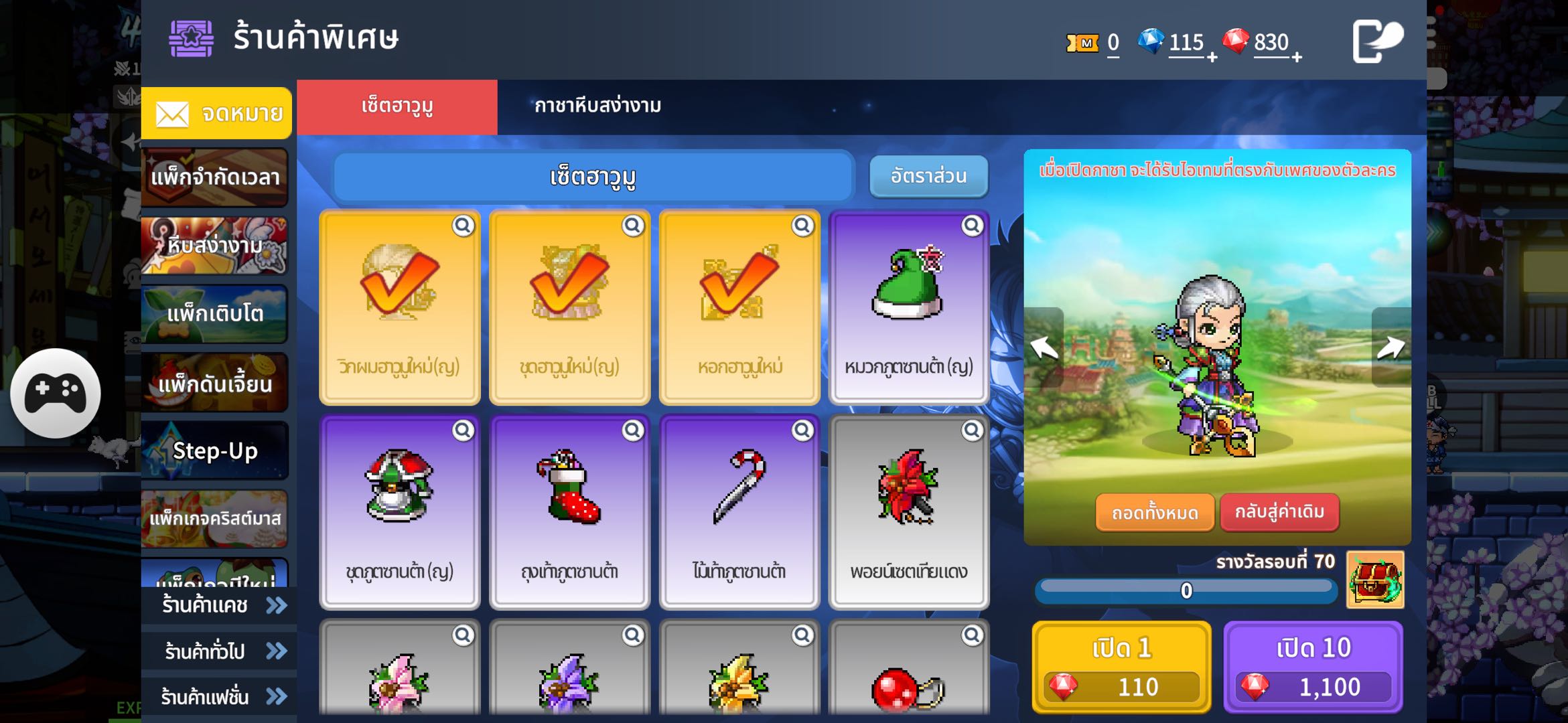Viewport: 1568px width, 723px height.
Task: Select the Christmas stocking item card
Action: 569,512
